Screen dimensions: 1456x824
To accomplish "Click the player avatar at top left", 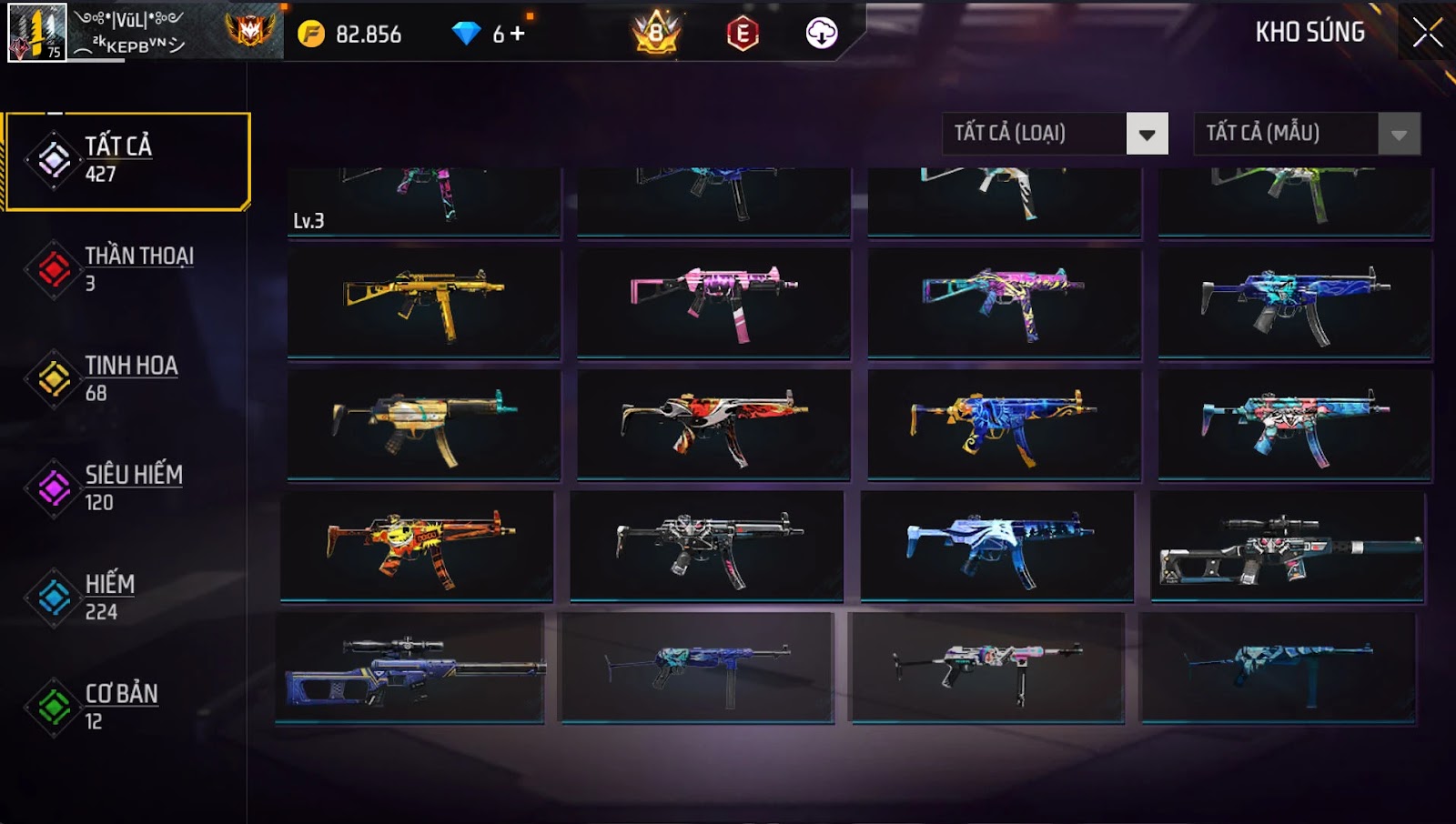I will click(36, 33).
